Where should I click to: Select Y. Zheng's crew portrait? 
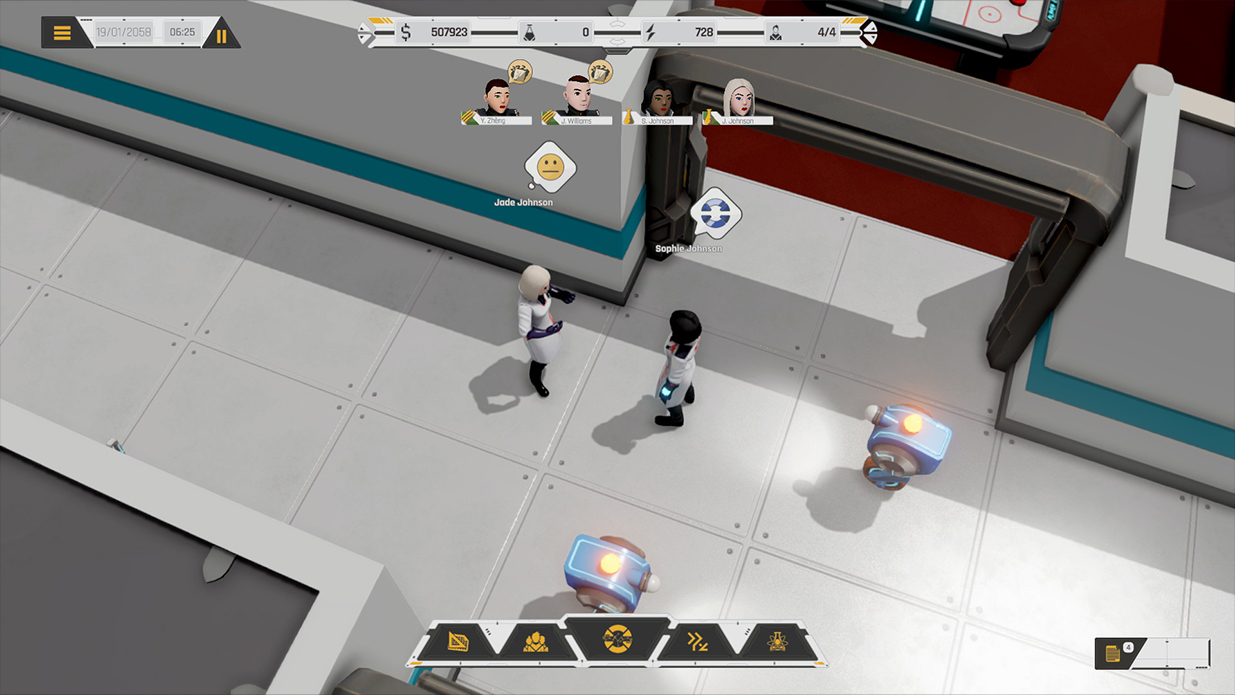click(x=496, y=99)
